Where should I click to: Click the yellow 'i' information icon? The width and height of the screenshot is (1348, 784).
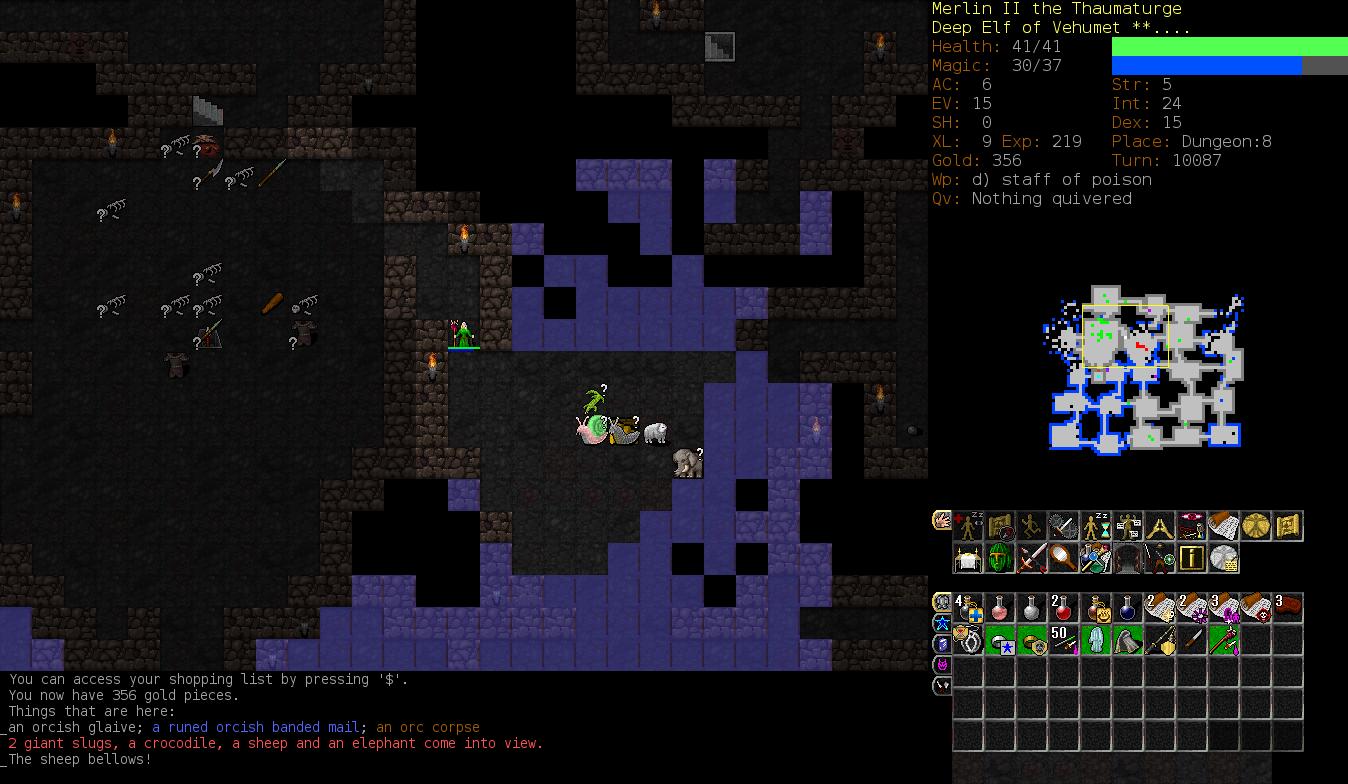pyautogui.click(x=1192, y=558)
